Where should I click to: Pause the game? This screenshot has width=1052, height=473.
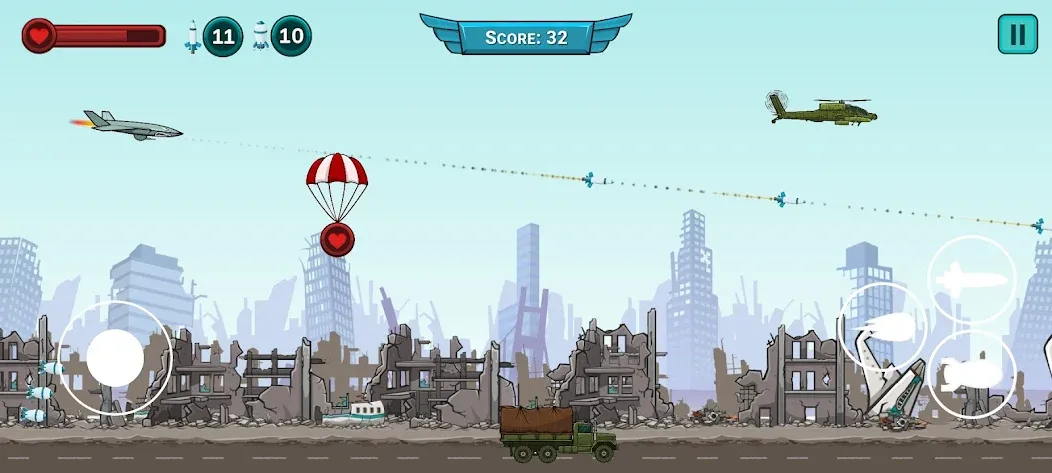[1017, 34]
